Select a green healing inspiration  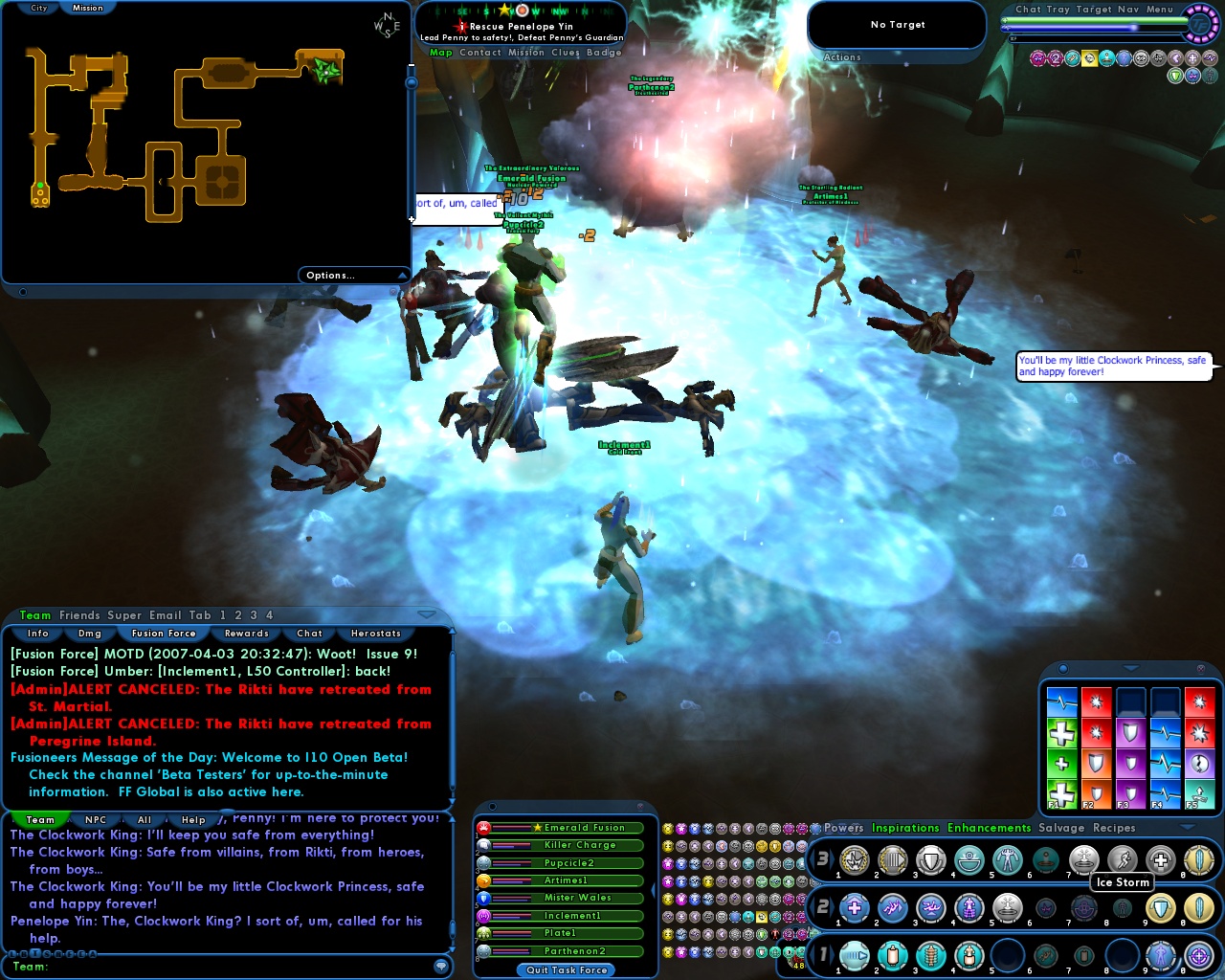[1062, 732]
